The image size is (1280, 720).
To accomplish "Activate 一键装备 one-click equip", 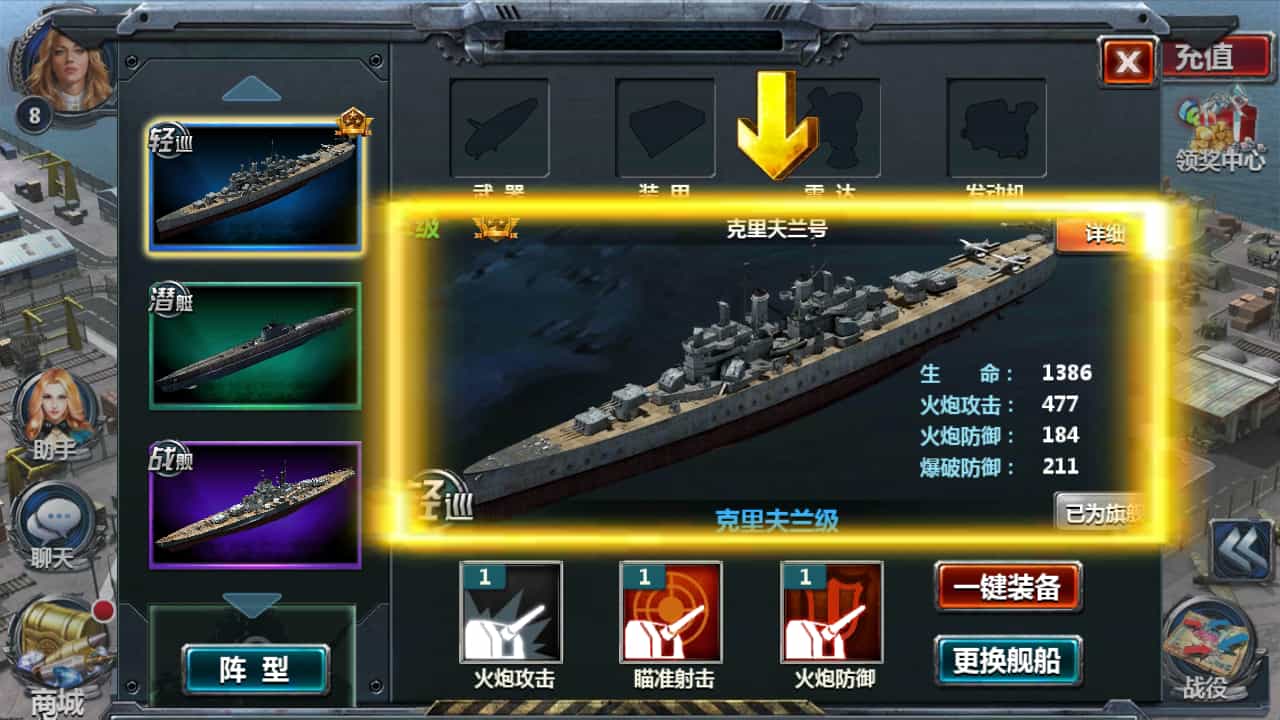I will 1007,587.
